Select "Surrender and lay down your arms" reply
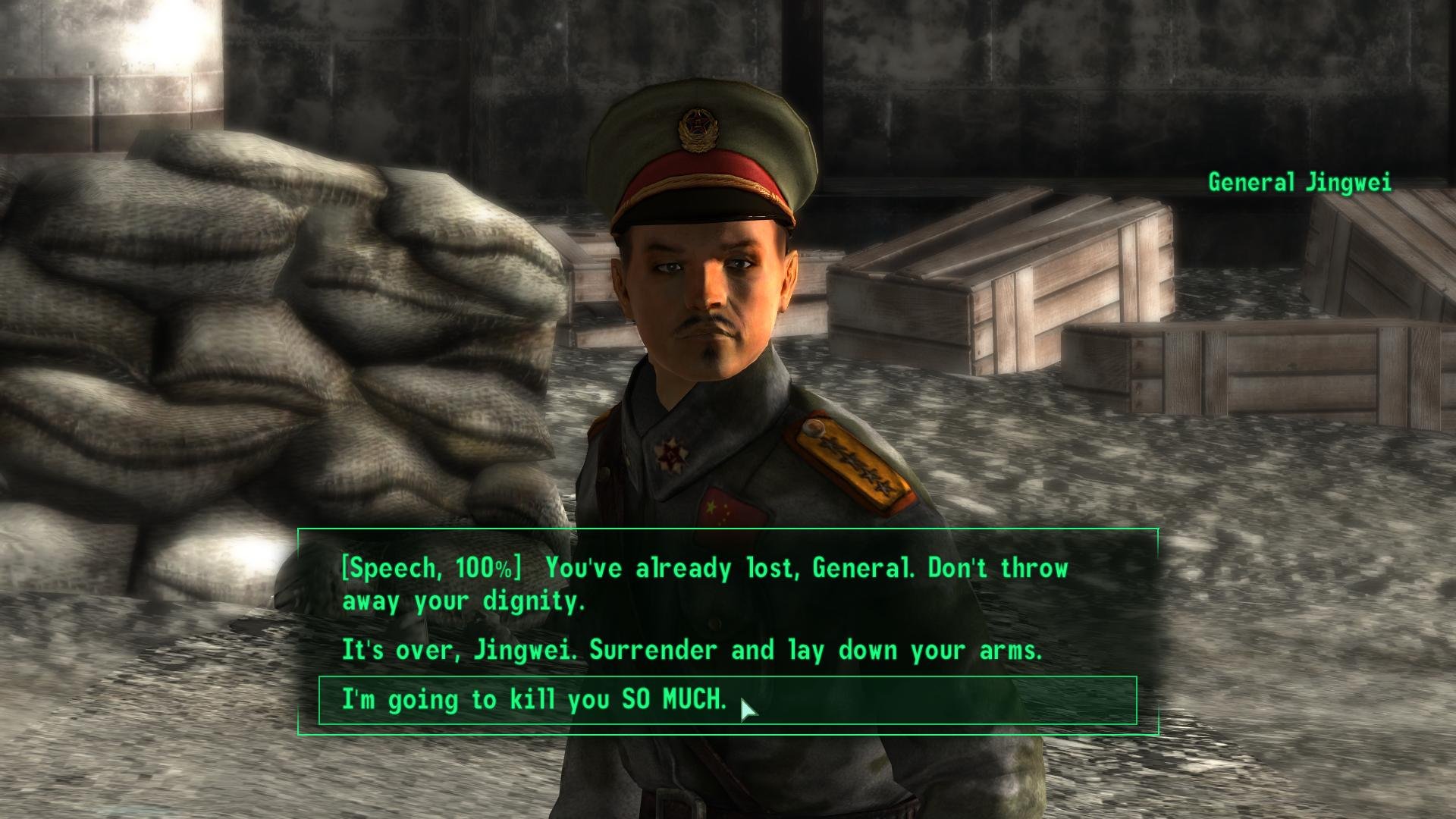The height and width of the screenshot is (819, 1456). pos(692,651)
